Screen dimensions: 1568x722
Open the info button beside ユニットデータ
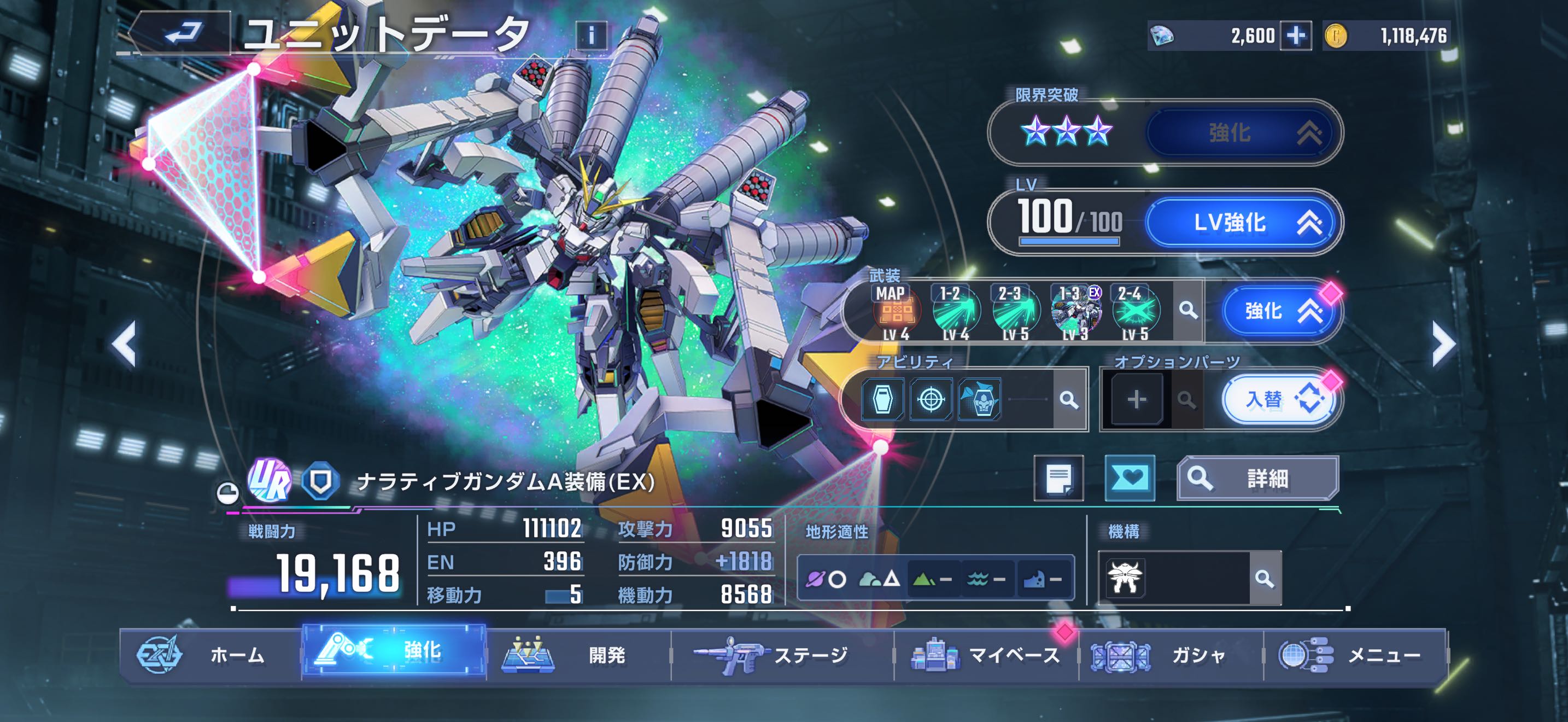590,36
